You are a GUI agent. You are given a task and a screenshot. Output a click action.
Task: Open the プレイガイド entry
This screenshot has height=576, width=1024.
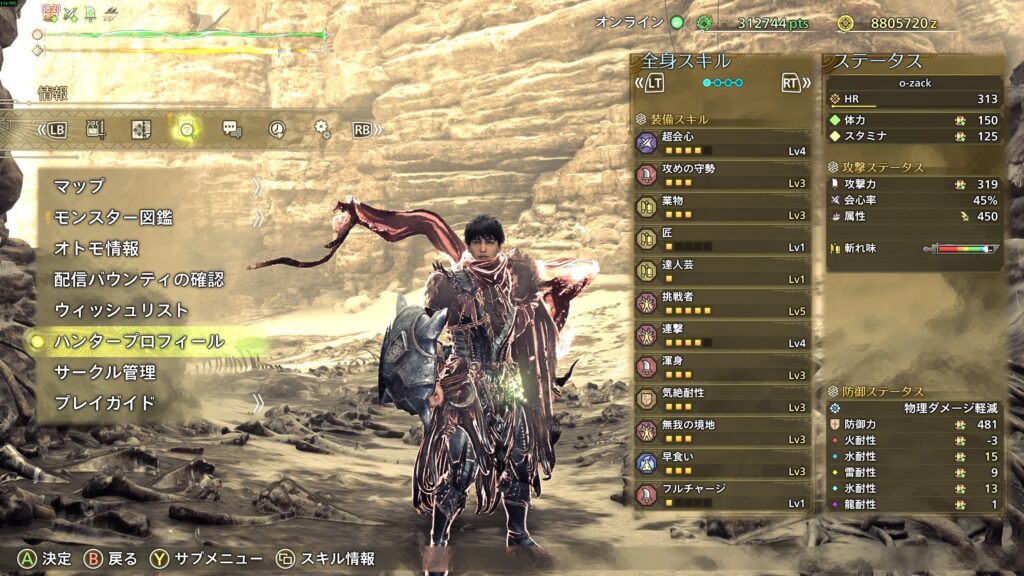pyautogui.click(x=104, y=403)
